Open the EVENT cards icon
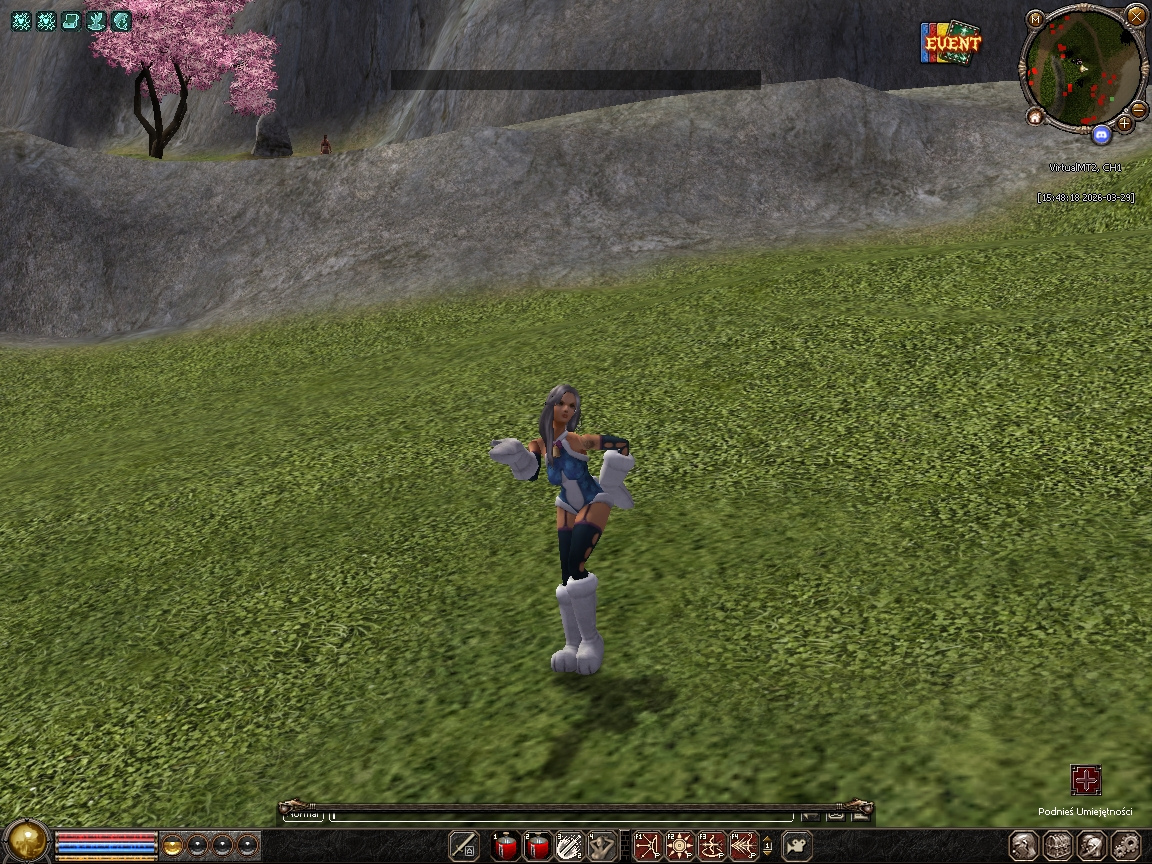1152x864 pixels. tap(950, 43)
